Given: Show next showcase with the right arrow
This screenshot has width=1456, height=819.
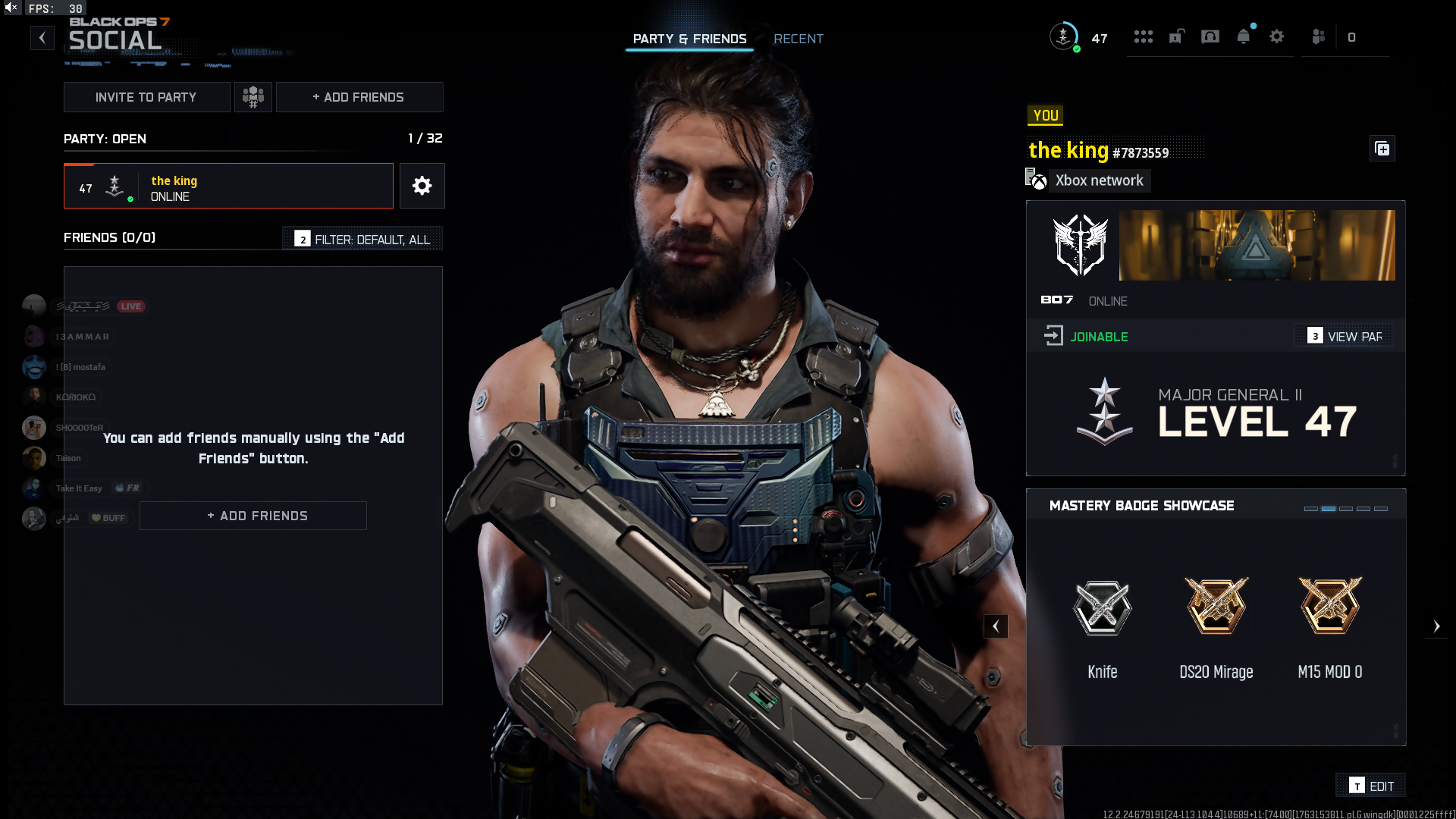Looking at the screenshot, I should coord(1436,626).
